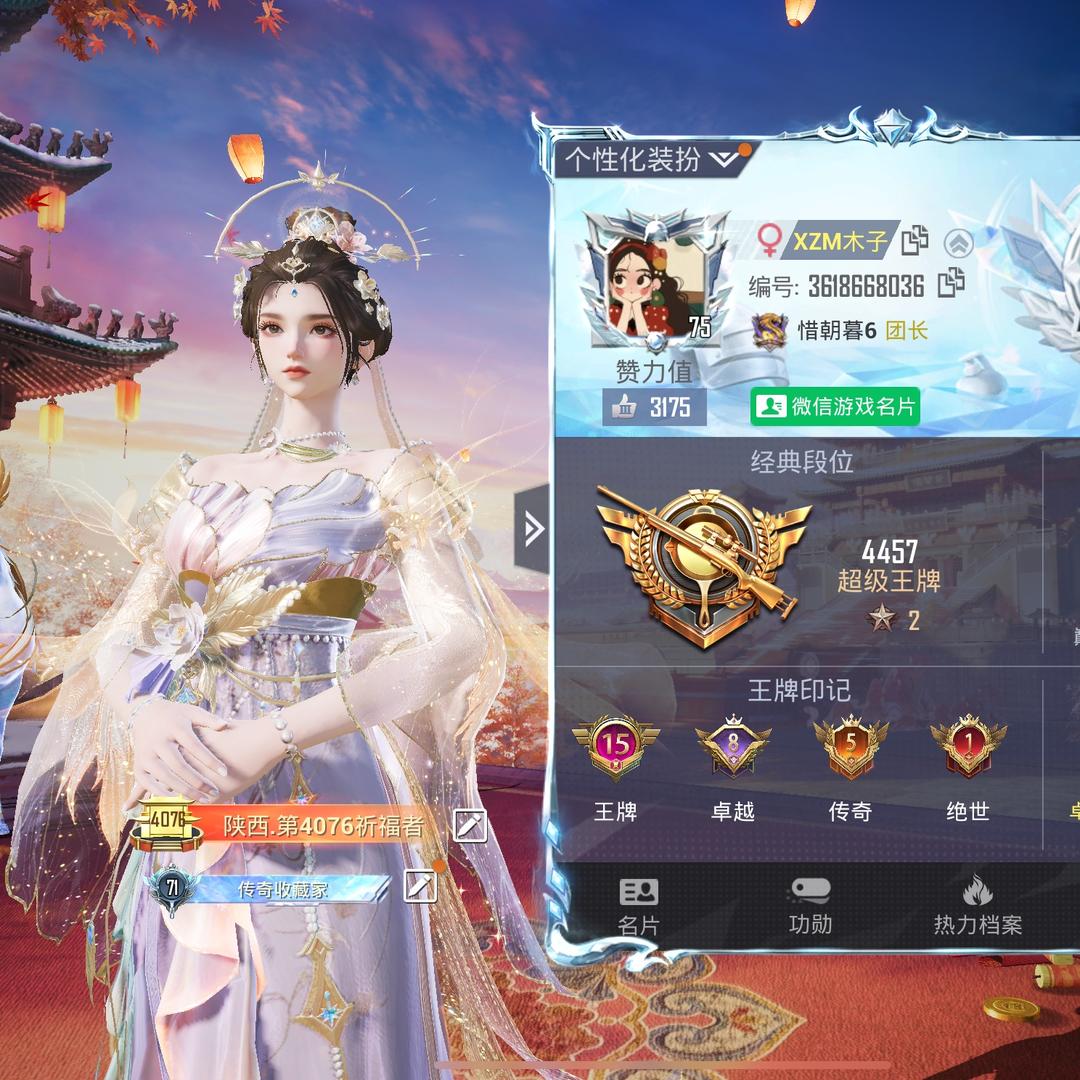Open the 个性化装扮 dropdown
The image size is (1080, 1080).
(652, 160)
